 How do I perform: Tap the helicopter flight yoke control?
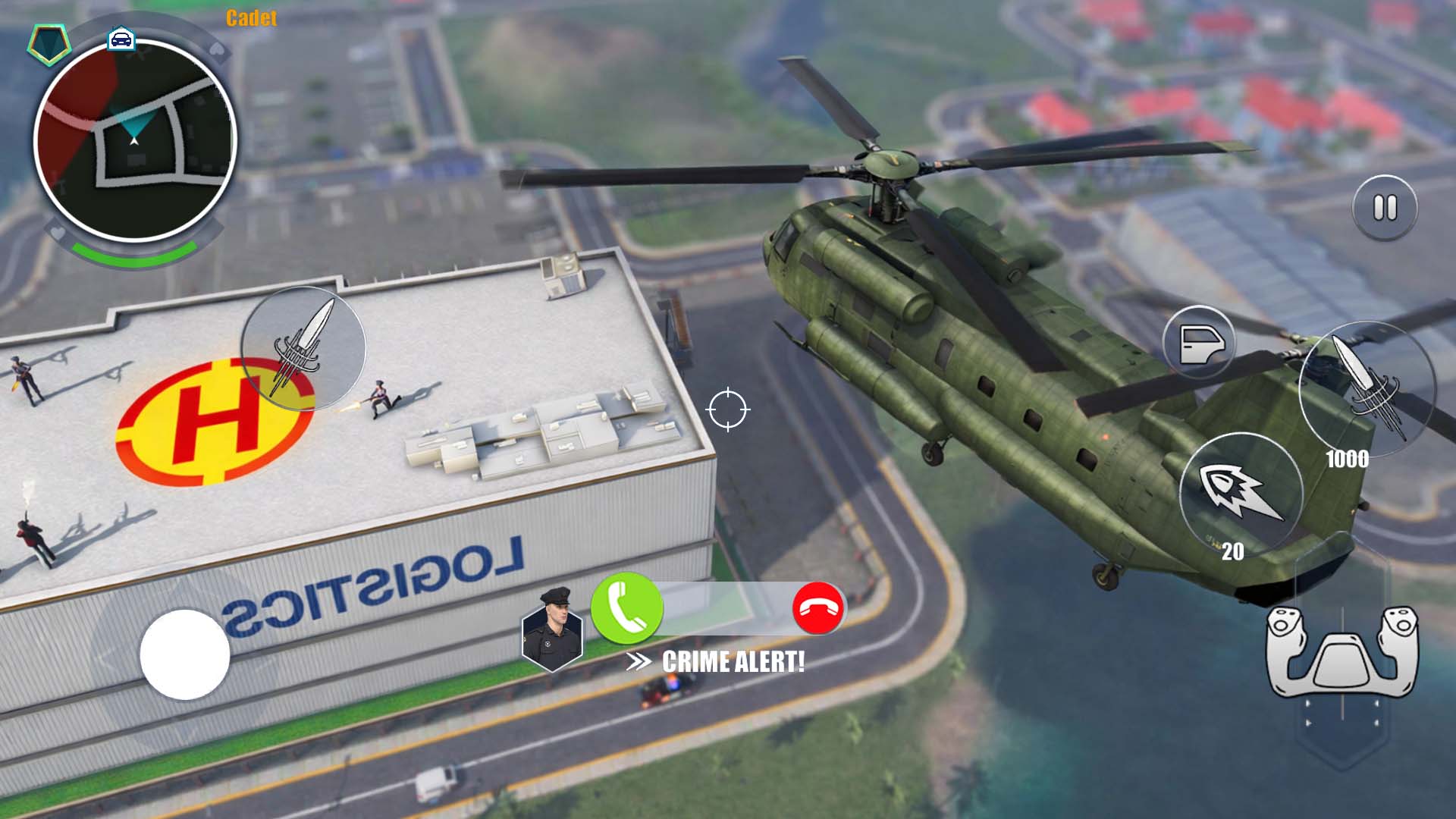click(x=1341, y=653)
